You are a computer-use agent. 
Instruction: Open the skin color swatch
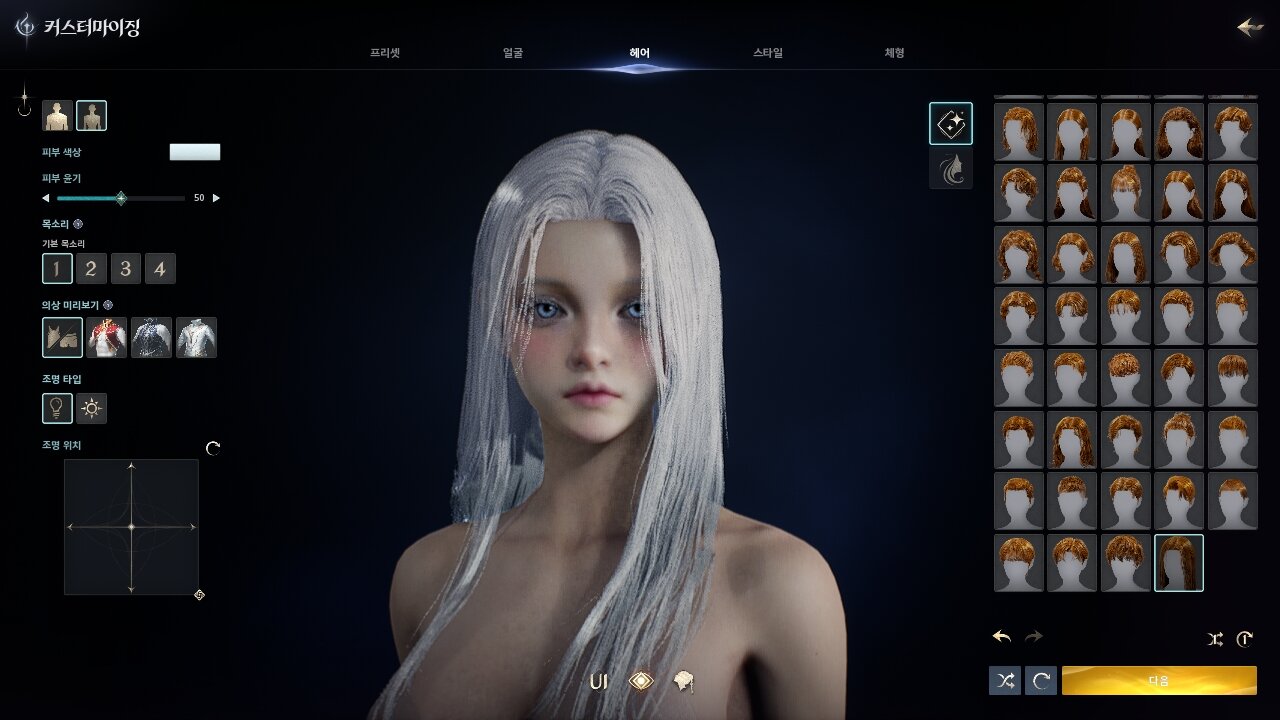(x=195, y=152)
